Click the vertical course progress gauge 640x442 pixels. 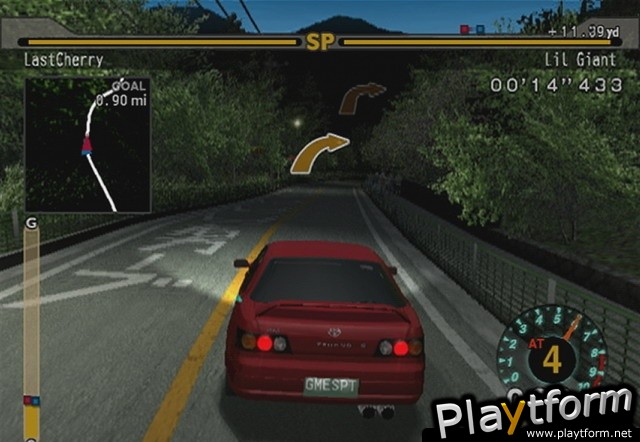pos(32,330)
